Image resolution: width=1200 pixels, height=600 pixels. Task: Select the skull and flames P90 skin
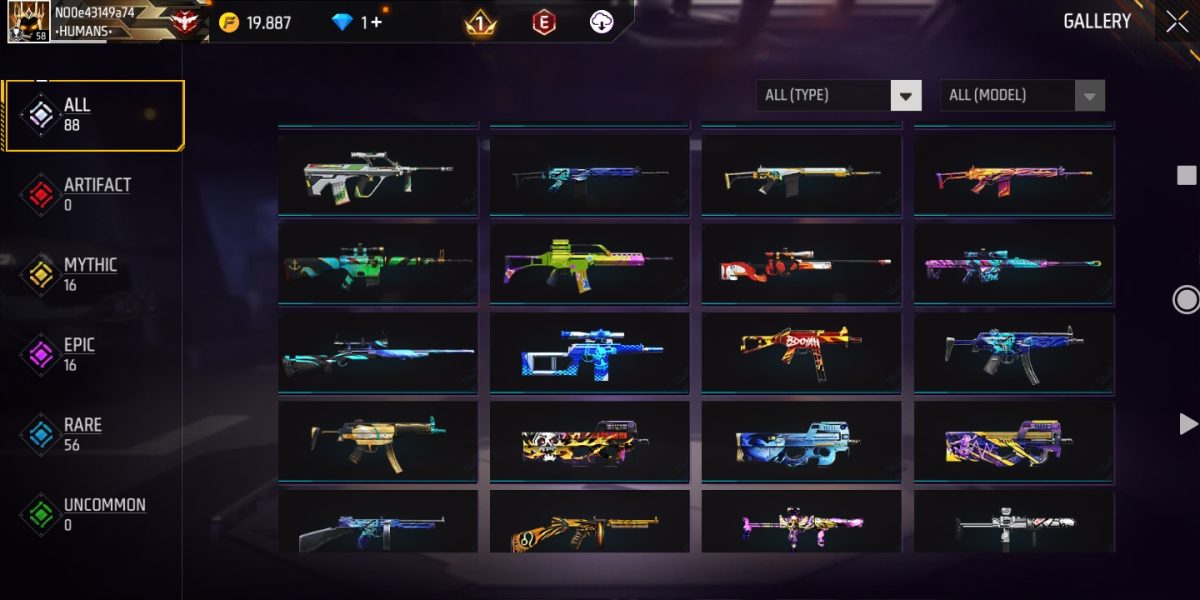[x=589, y=442]
